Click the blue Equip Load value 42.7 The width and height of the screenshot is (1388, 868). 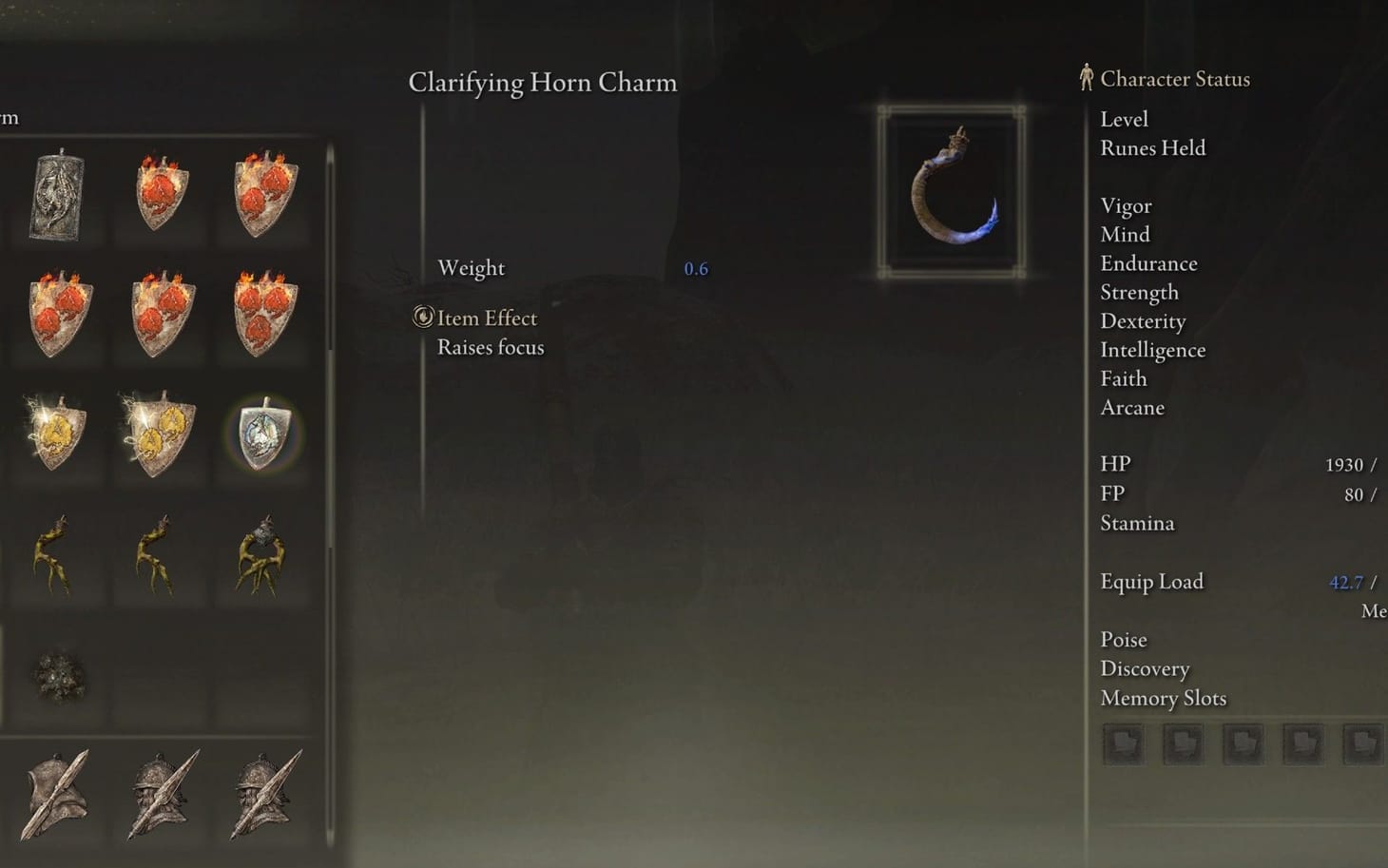click(x=1346, y=582)
